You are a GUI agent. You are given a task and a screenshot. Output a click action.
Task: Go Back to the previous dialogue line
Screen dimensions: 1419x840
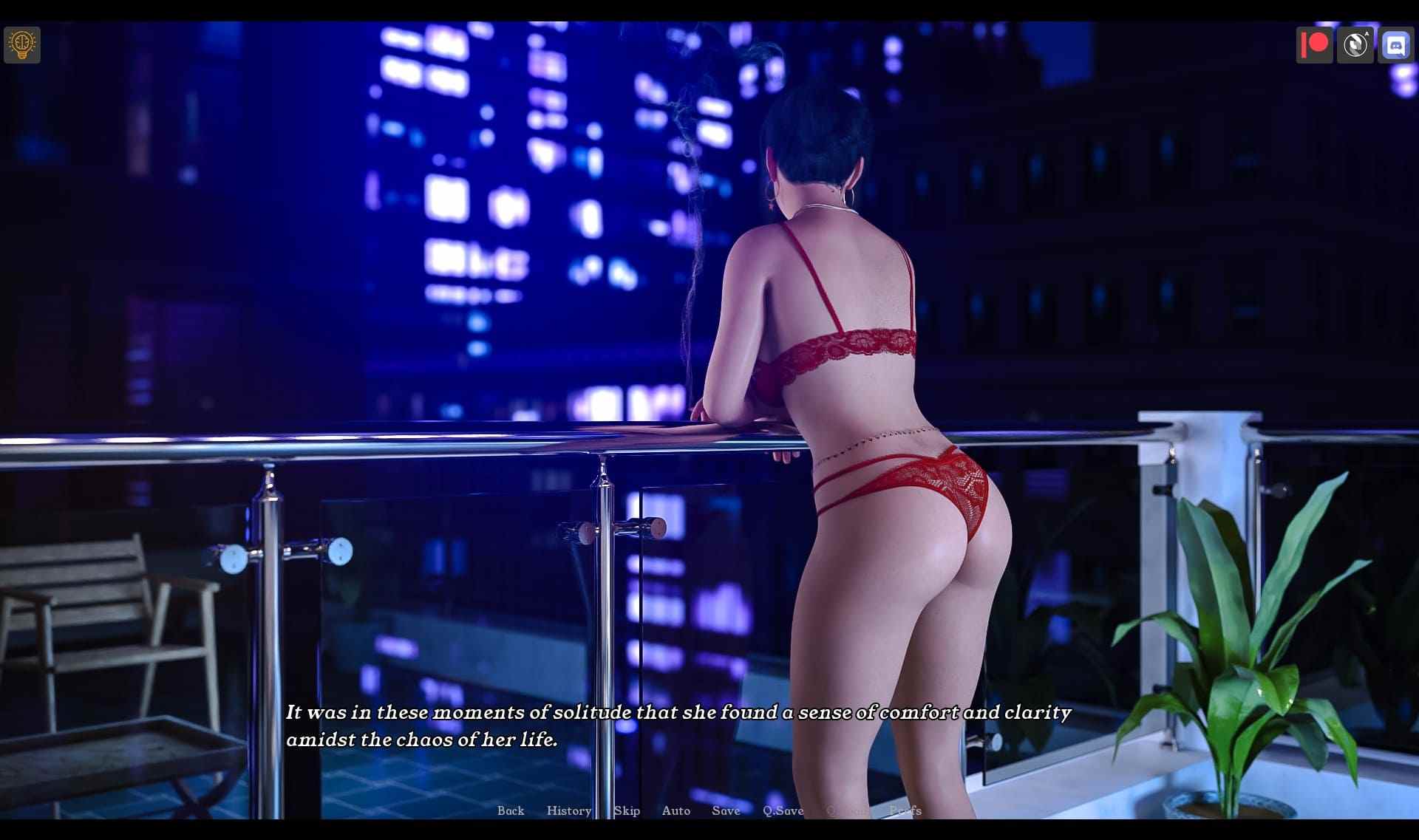[511, 810]
